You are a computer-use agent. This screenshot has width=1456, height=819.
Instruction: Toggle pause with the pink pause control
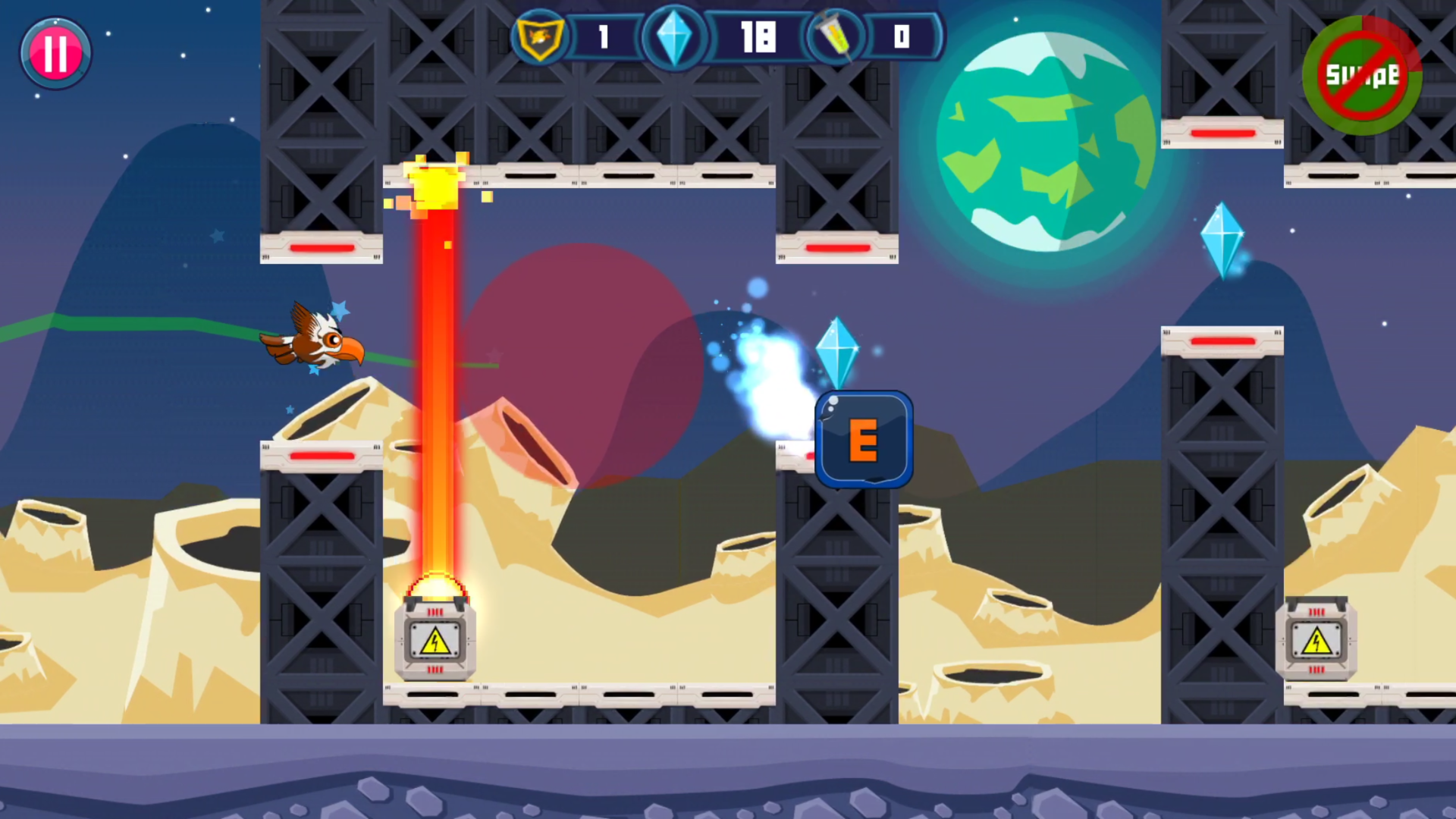[x=55, y=52]
